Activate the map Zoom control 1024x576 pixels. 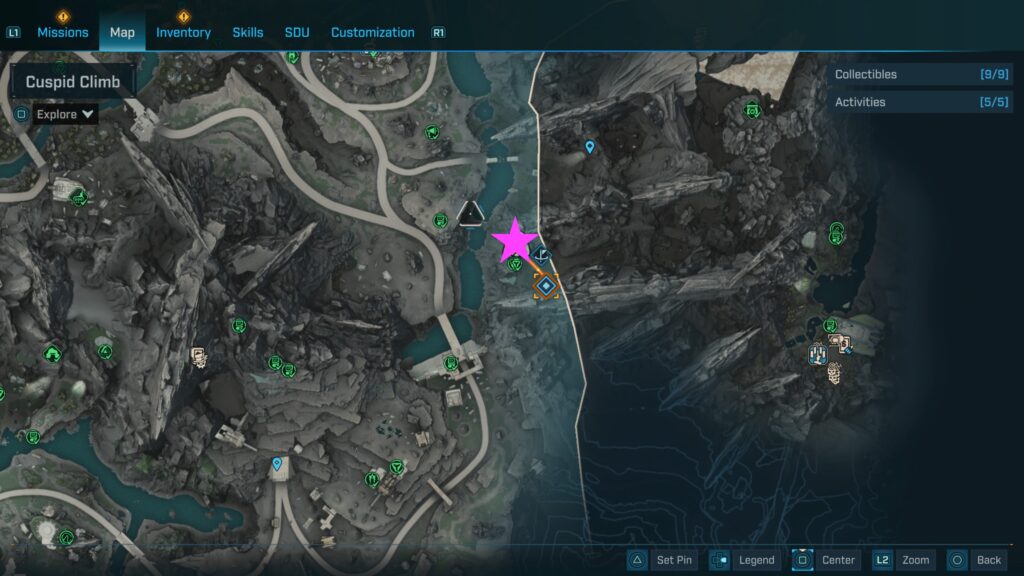tap(905, 560)
